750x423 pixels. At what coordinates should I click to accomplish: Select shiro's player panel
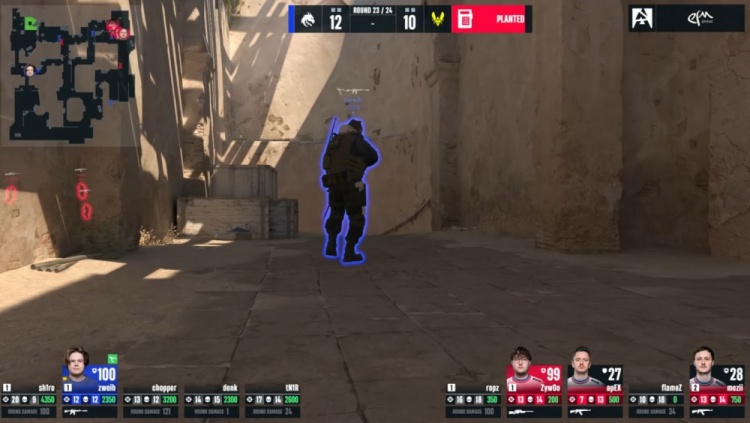[29, 399]
